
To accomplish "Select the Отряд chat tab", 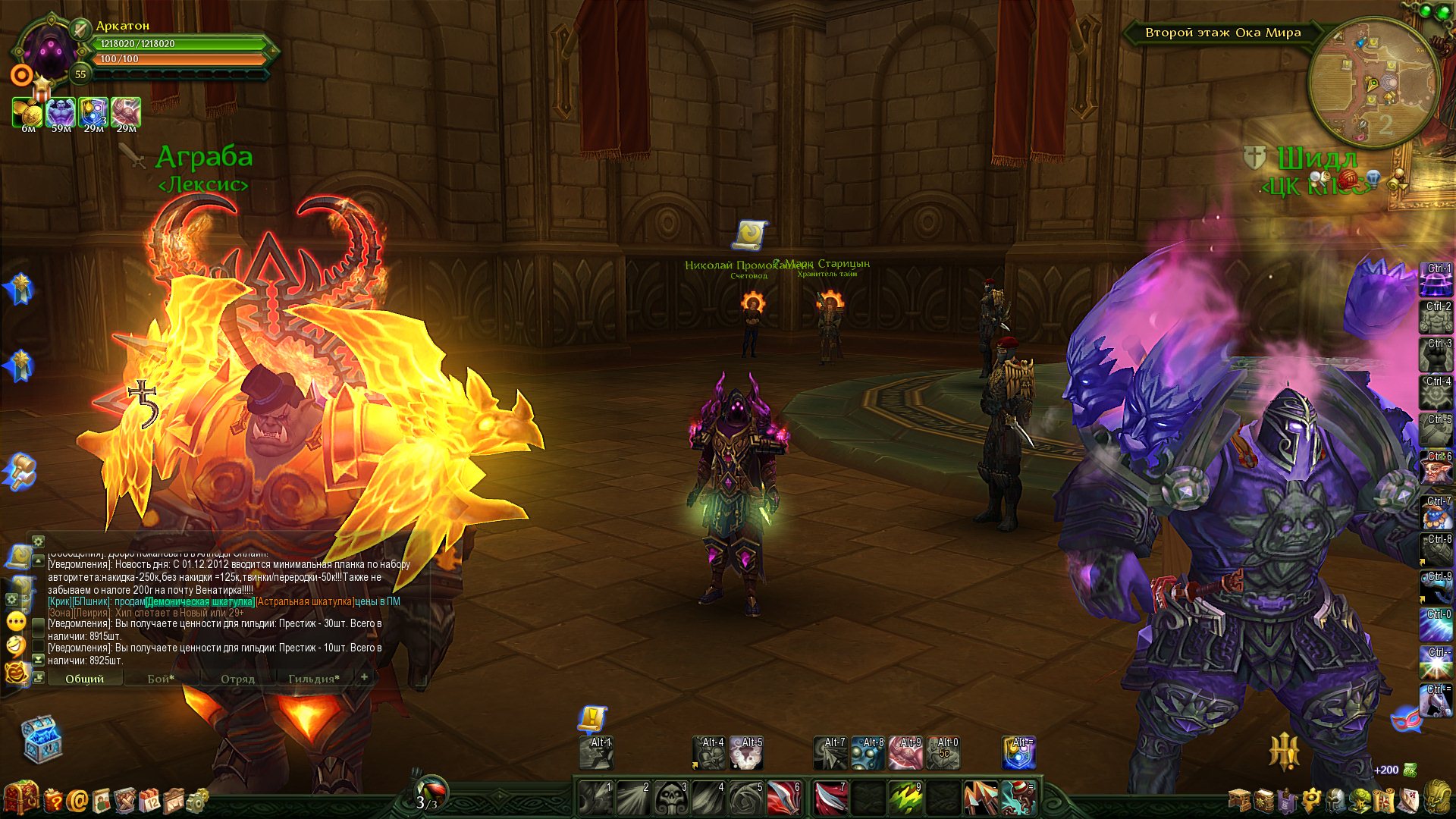I will click(x=237, y=679).
